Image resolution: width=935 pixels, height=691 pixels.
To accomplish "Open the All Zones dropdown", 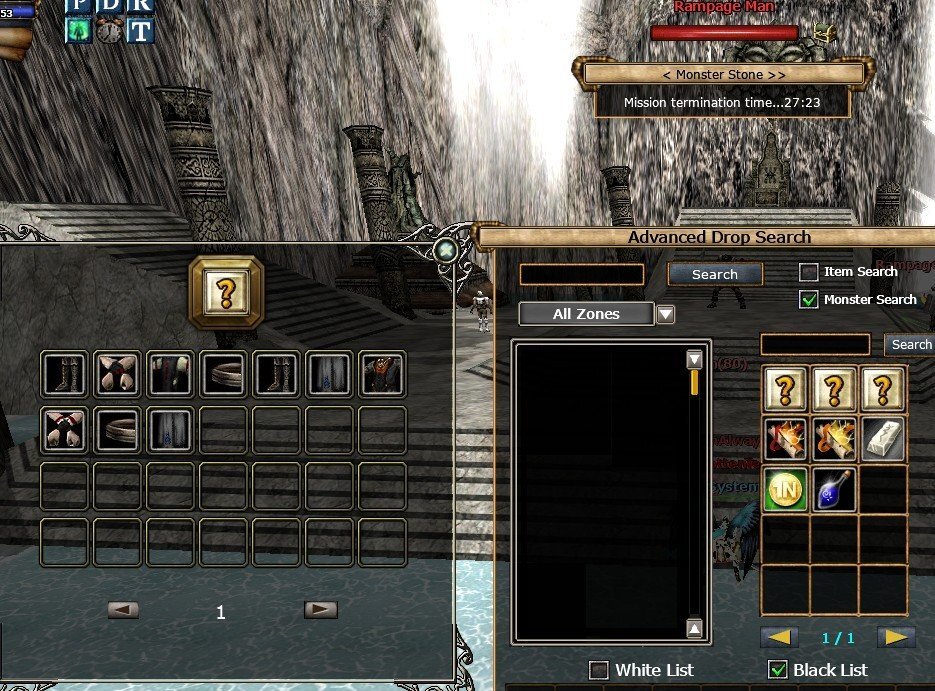I will [665, 314].
